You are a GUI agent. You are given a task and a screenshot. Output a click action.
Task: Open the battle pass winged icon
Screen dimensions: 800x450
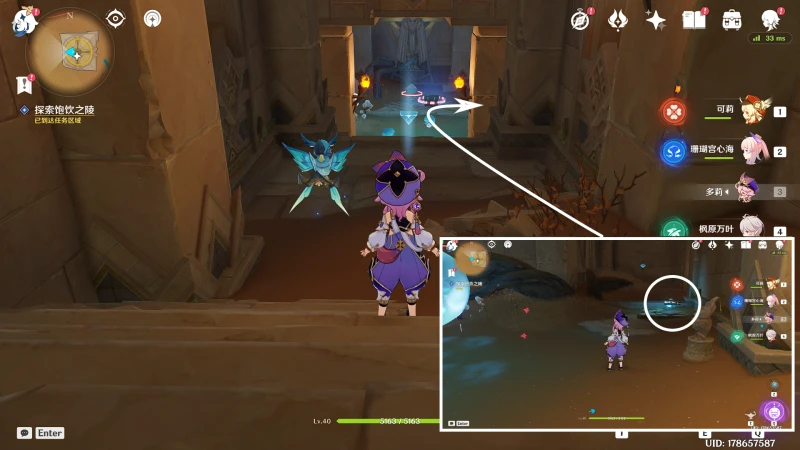pos(618,20)
